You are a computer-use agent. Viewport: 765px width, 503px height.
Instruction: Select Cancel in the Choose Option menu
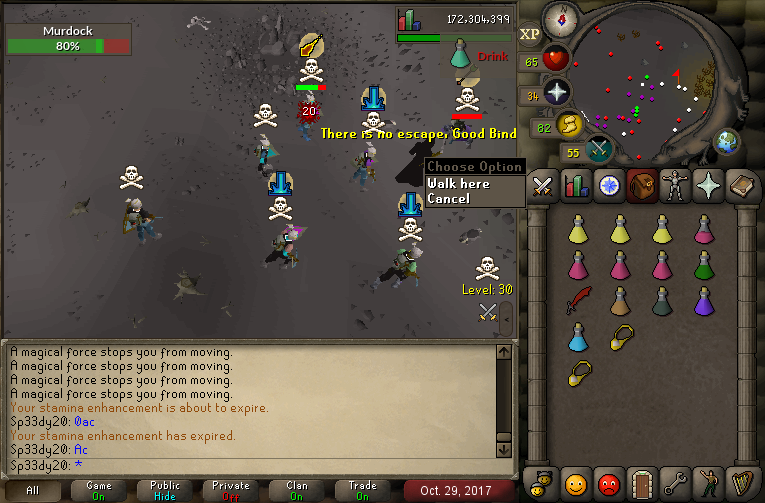click(449, 199)
